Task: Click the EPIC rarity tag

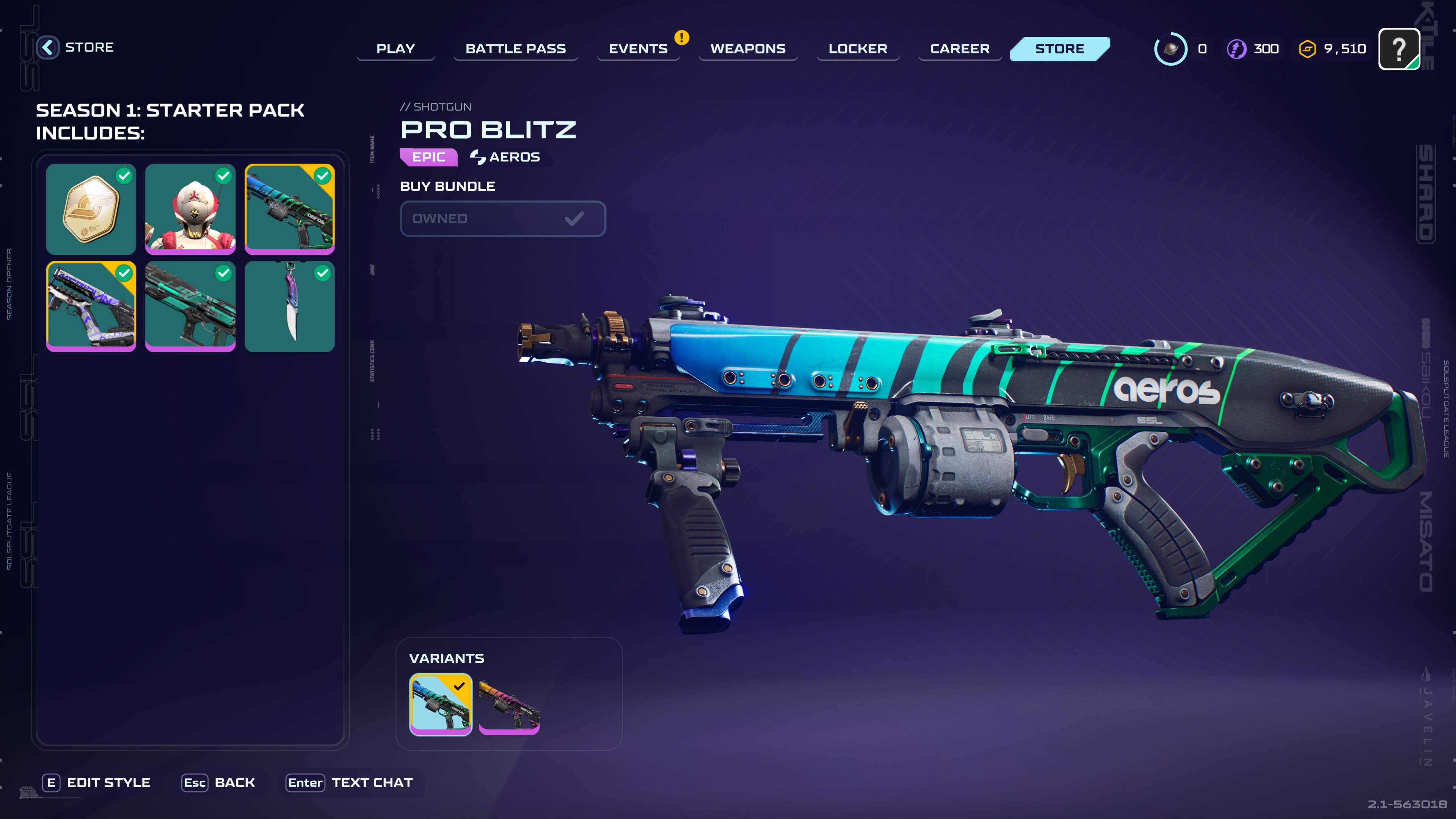Action: click(428, 157)
